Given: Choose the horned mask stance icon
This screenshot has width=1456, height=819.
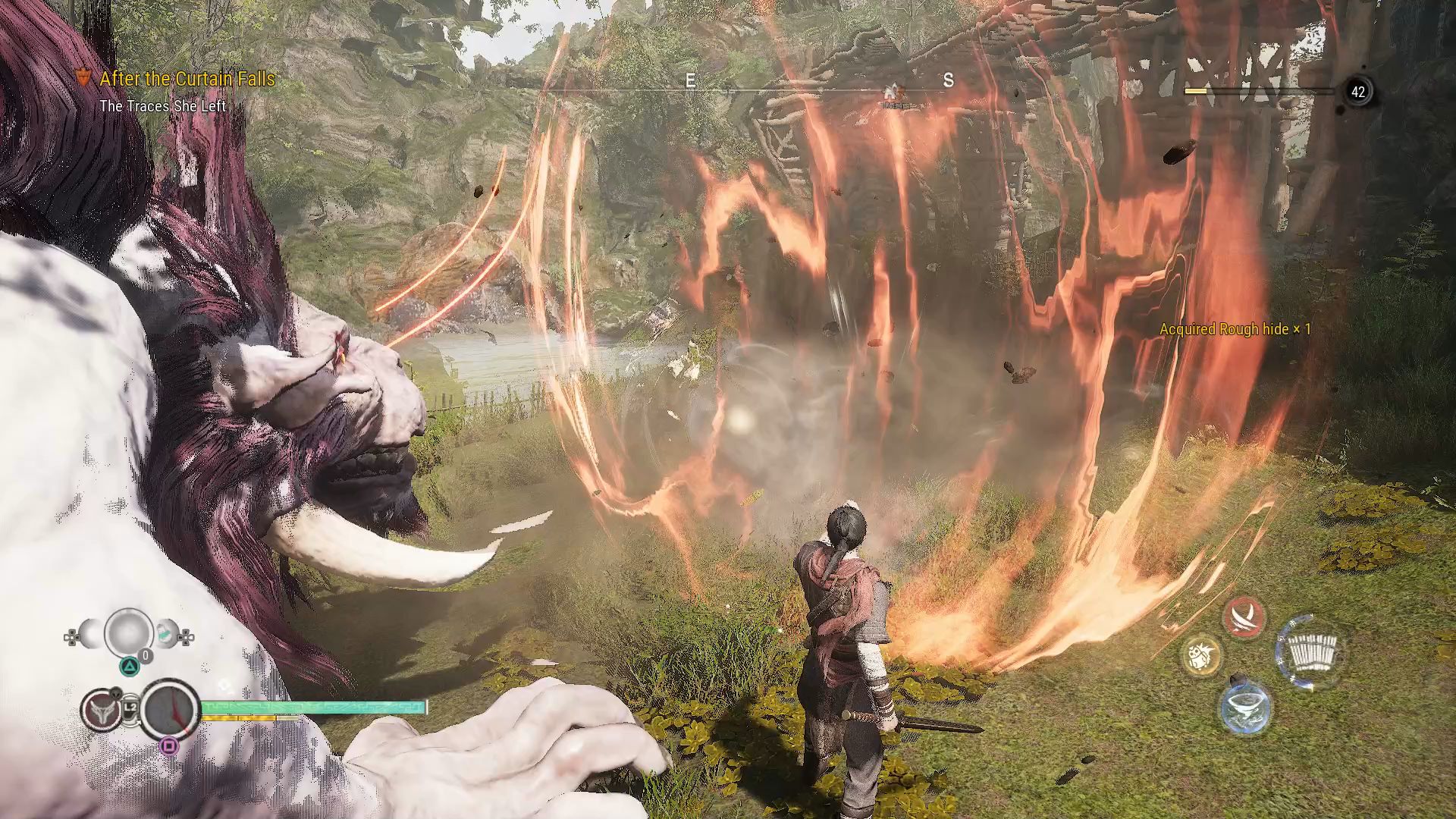Looking at the screenshot, I should [101, 711].
